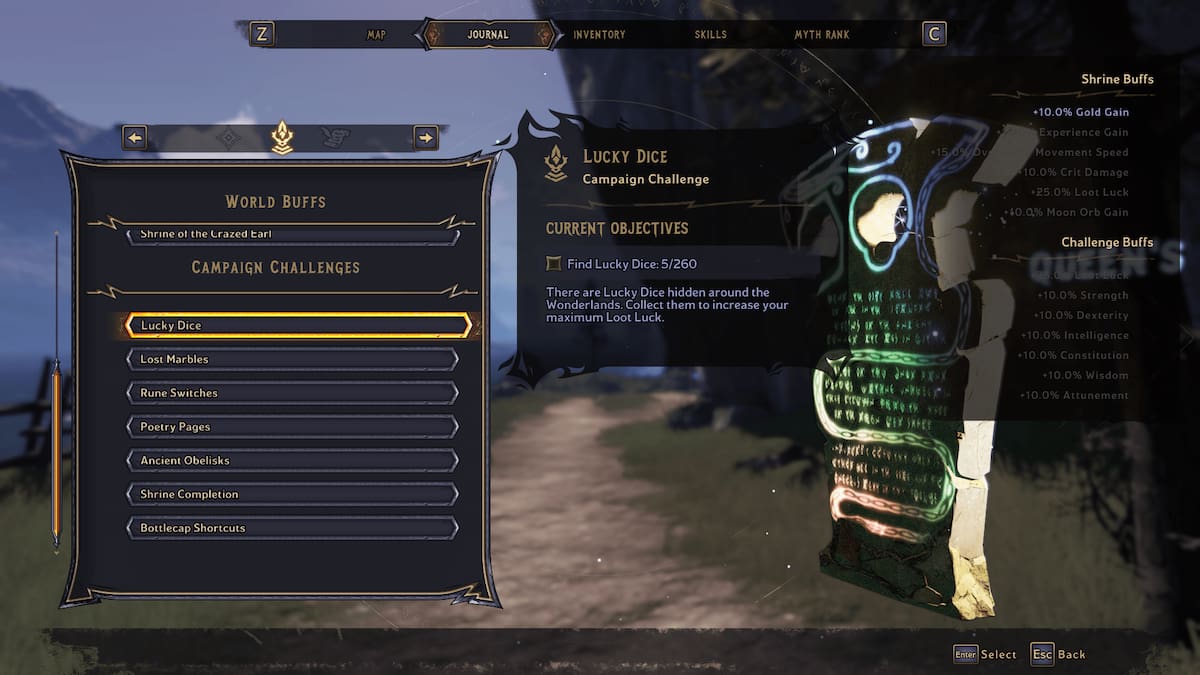Choose the Lost Marbles challenge

coord(292,360)
